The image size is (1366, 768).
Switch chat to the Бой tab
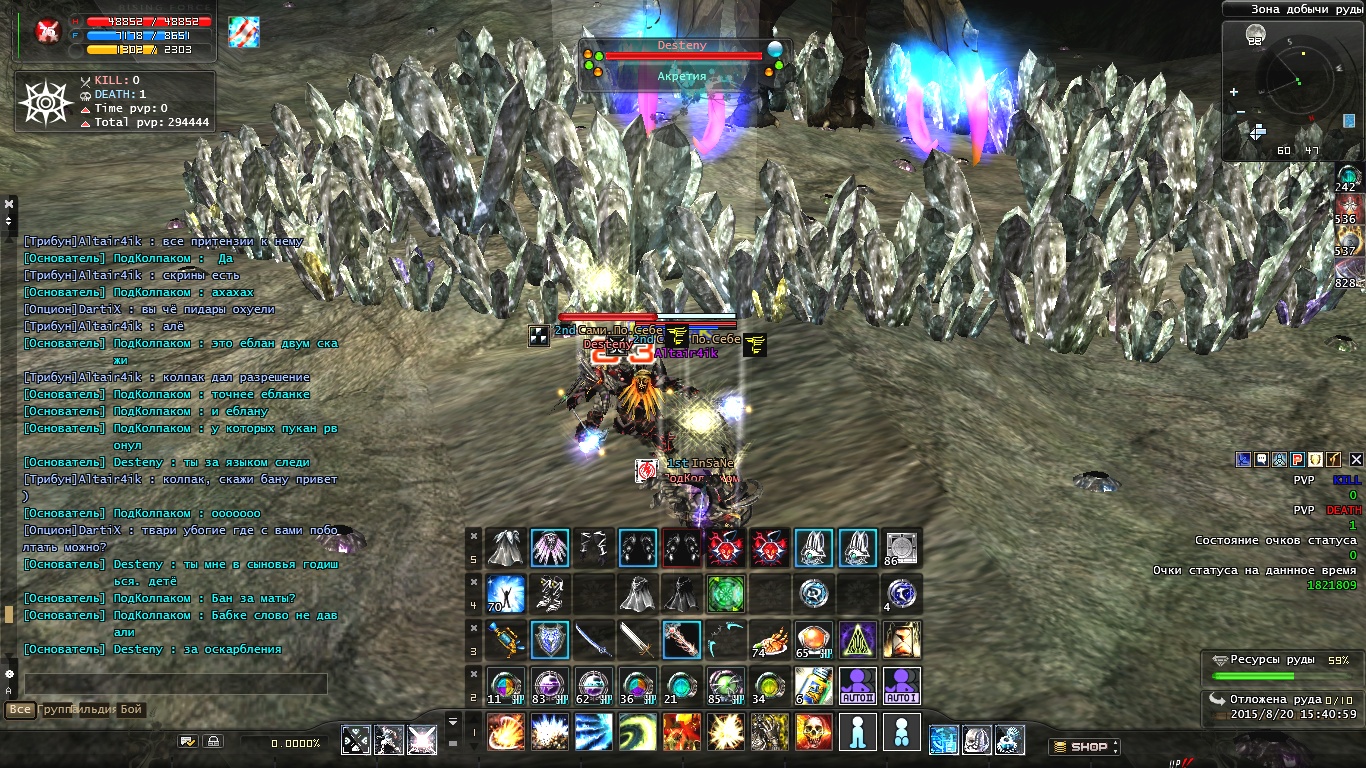pyautogui.click(x=131, y=710)
